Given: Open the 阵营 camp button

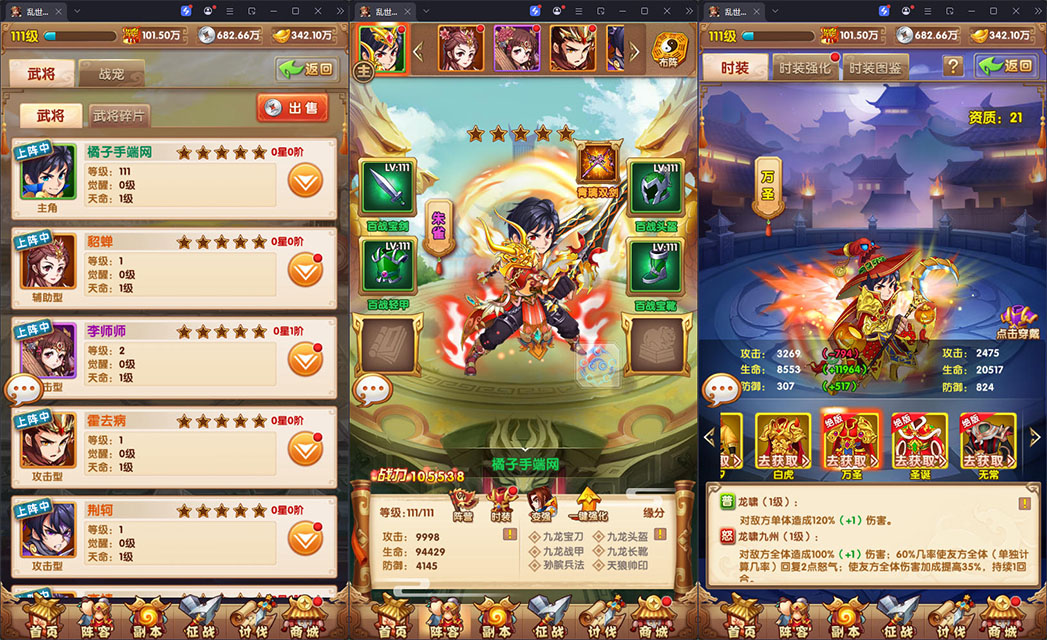Looking at the screenshot, I should 463,503.
